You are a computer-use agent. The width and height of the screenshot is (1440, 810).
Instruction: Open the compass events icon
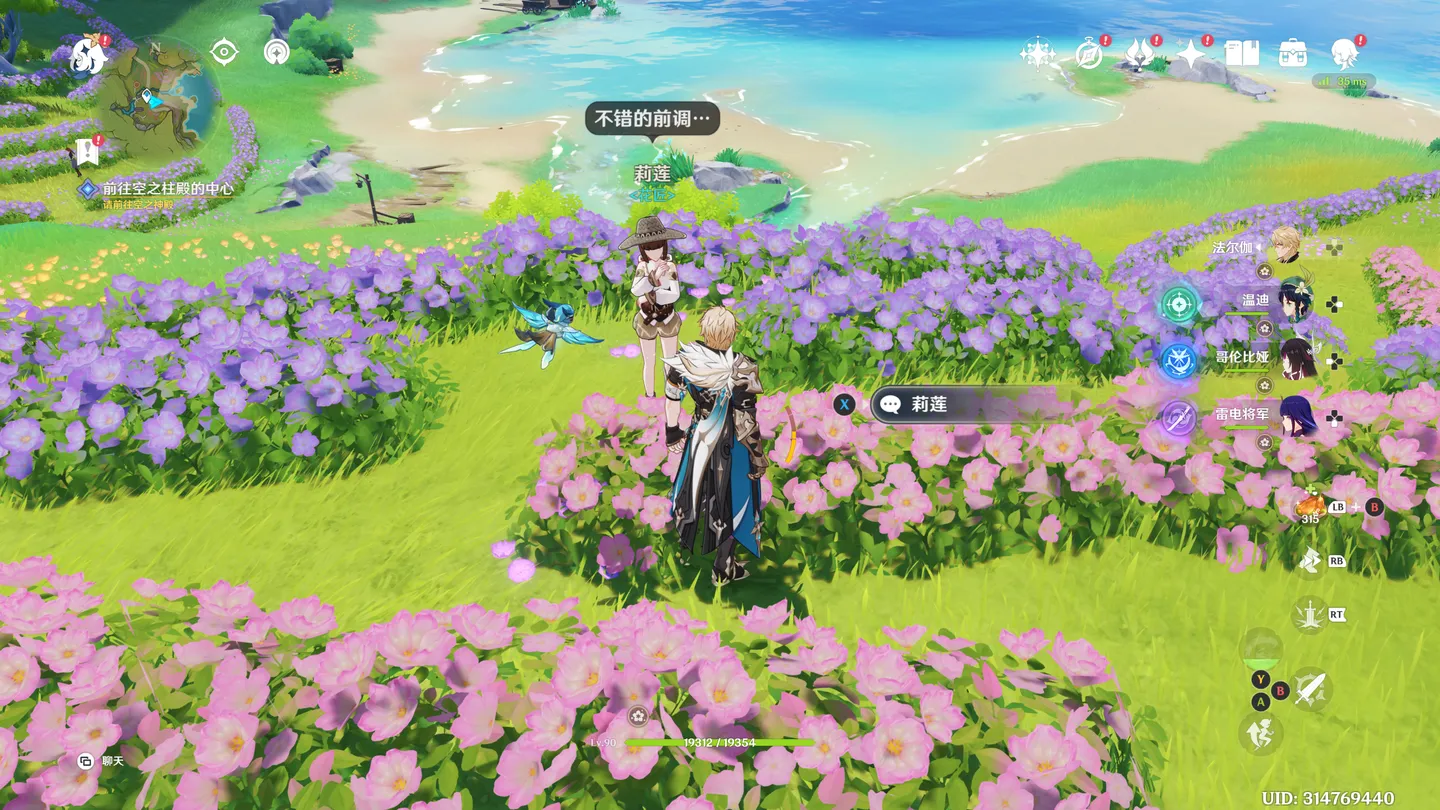coord(1089,55)
